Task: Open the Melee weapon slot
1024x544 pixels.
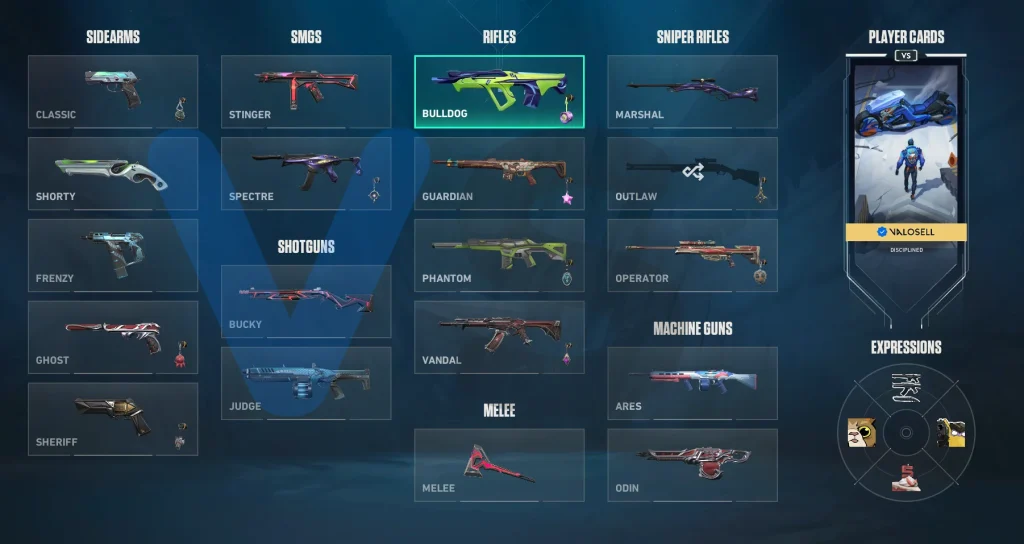Action: click(499, 466)
